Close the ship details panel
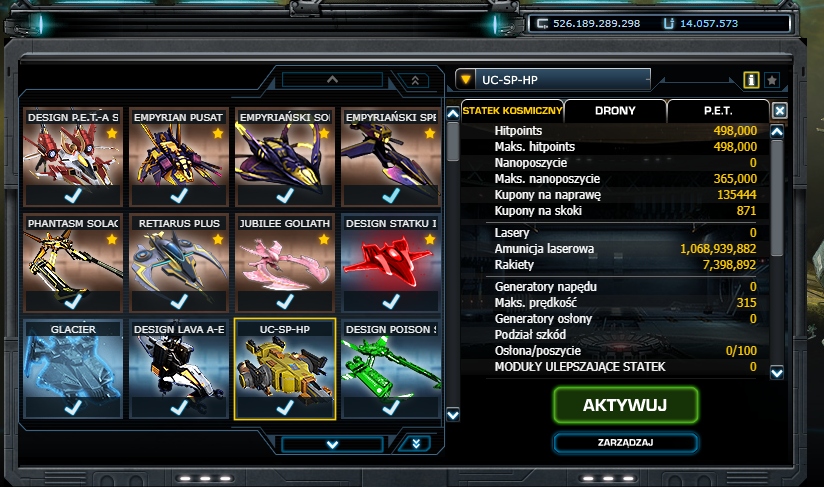Viewport: 824px width, 487px height. pyautogui.click(x=780, y=111)
